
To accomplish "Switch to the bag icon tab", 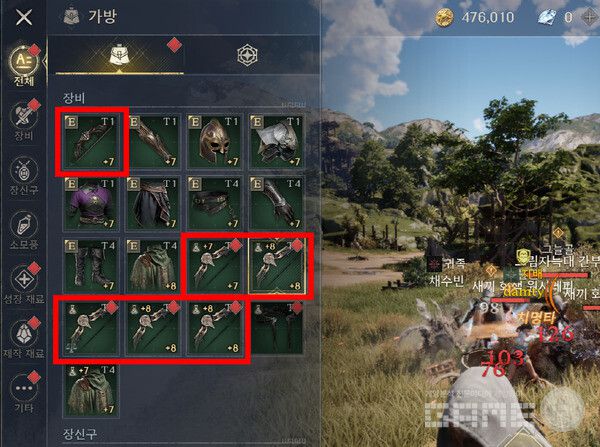I will click(118, 56).
